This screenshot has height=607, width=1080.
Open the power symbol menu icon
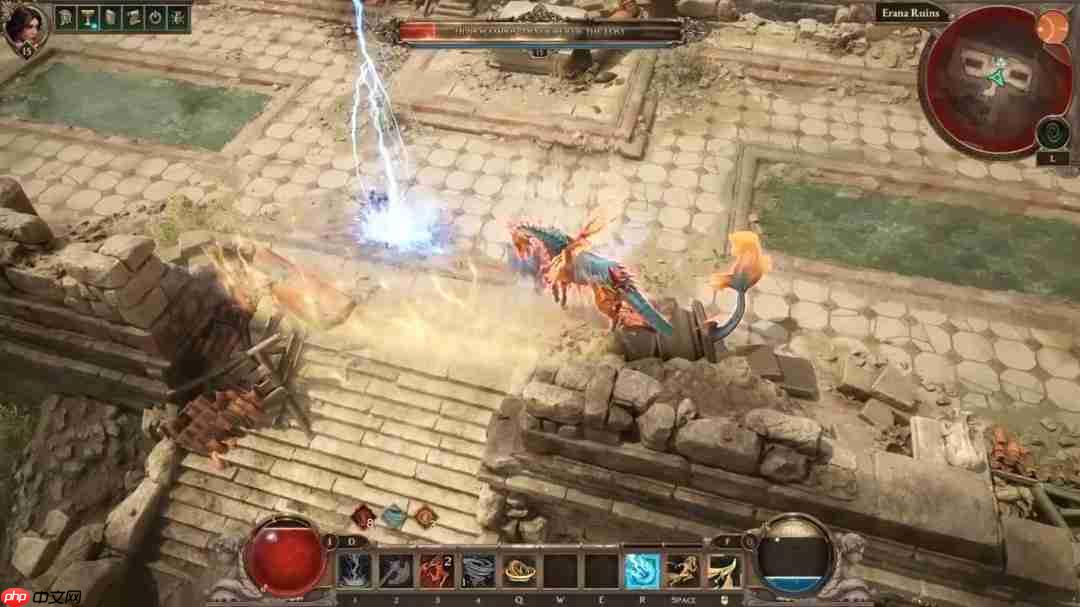(155, 17)
